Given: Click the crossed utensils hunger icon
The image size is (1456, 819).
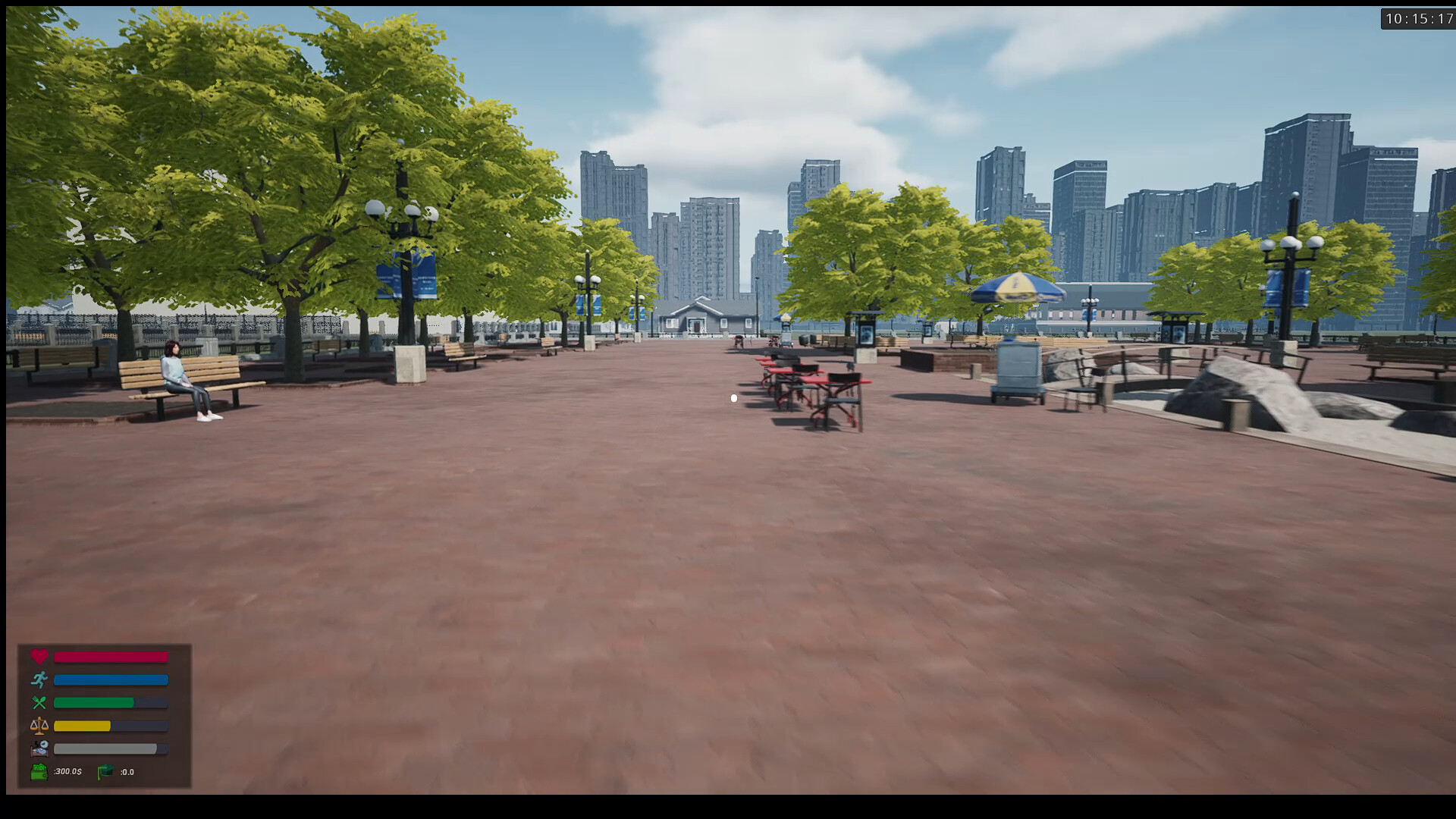Looking at the screenshot, I should (x=39, y=703).
